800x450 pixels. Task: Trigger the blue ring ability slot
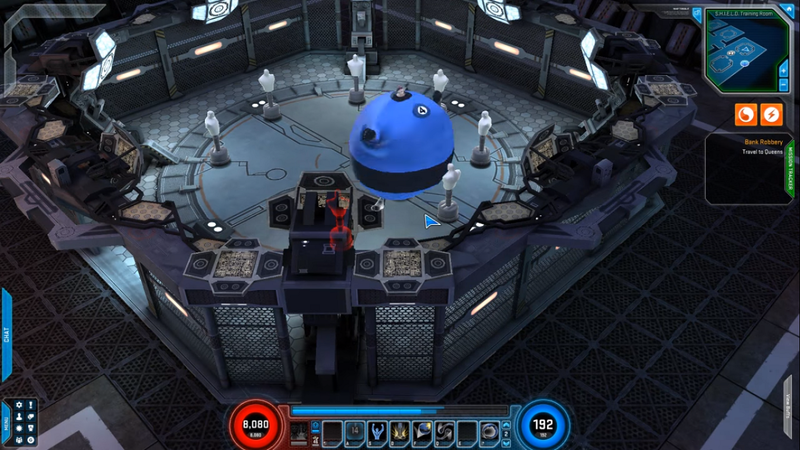tap(488, 432)
